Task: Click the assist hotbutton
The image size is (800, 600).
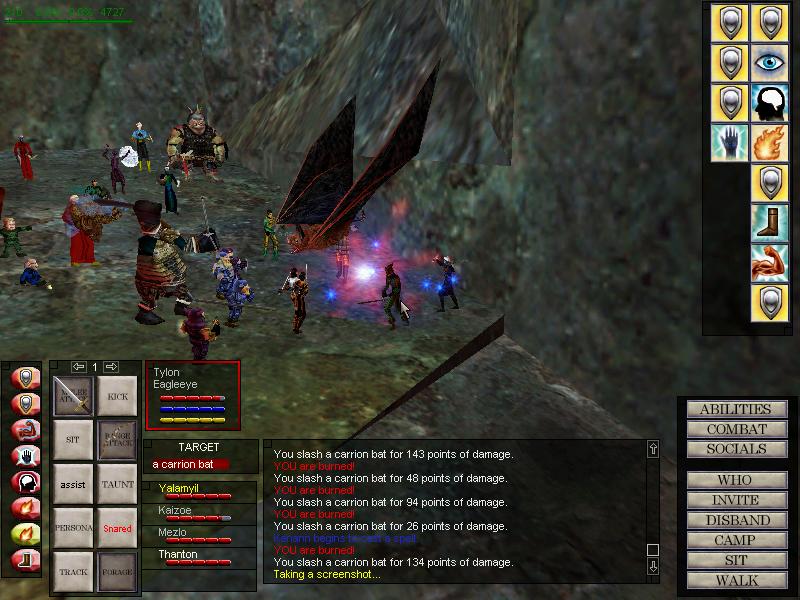Action: coord(72,483)
